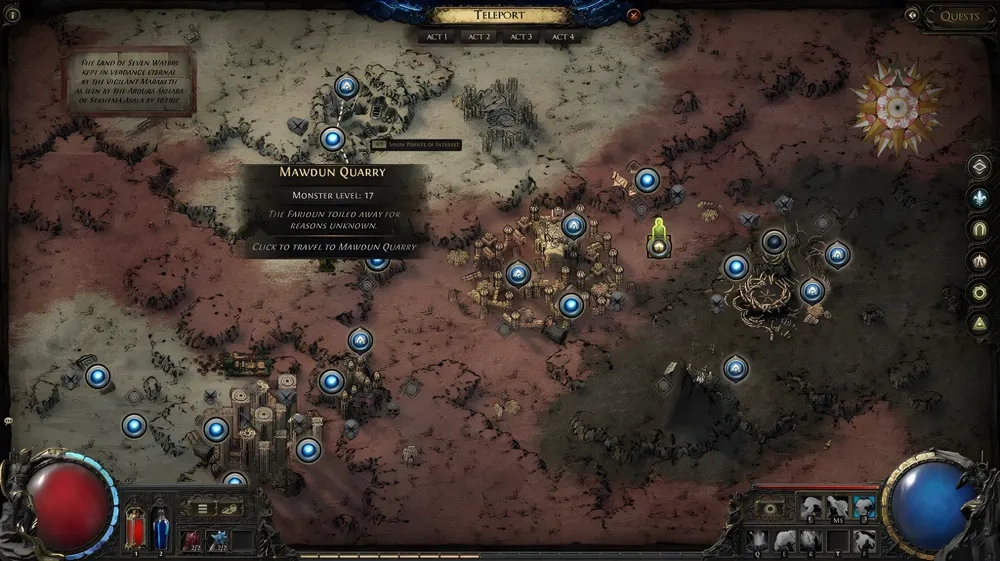The height and width of the screenshot is (561, 1000).
Task: Switch to the Act 4 map
Action: pos(562,37)
